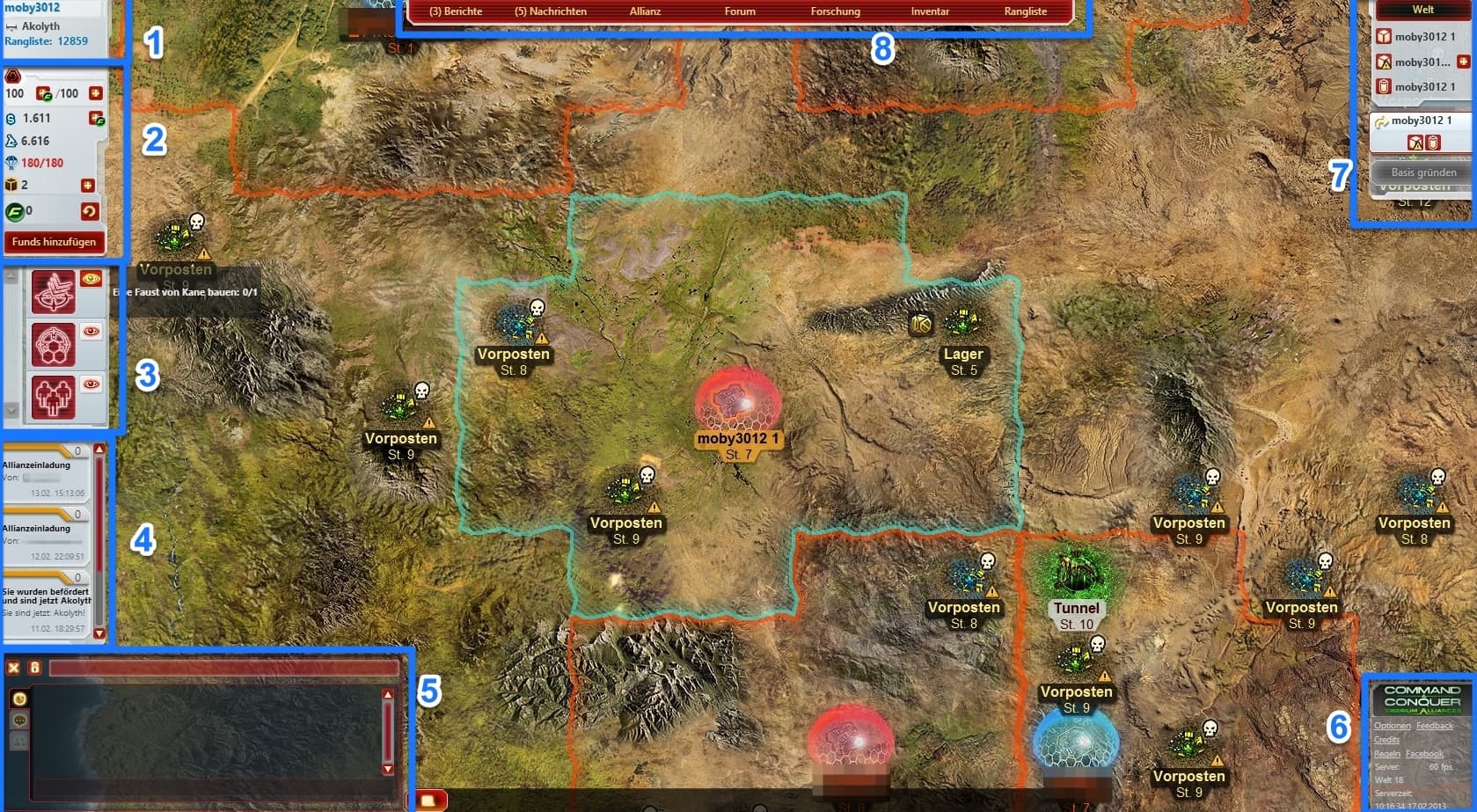Click the defense icon under moby3012 1
1477x812 pixels.
[1433, 142]
